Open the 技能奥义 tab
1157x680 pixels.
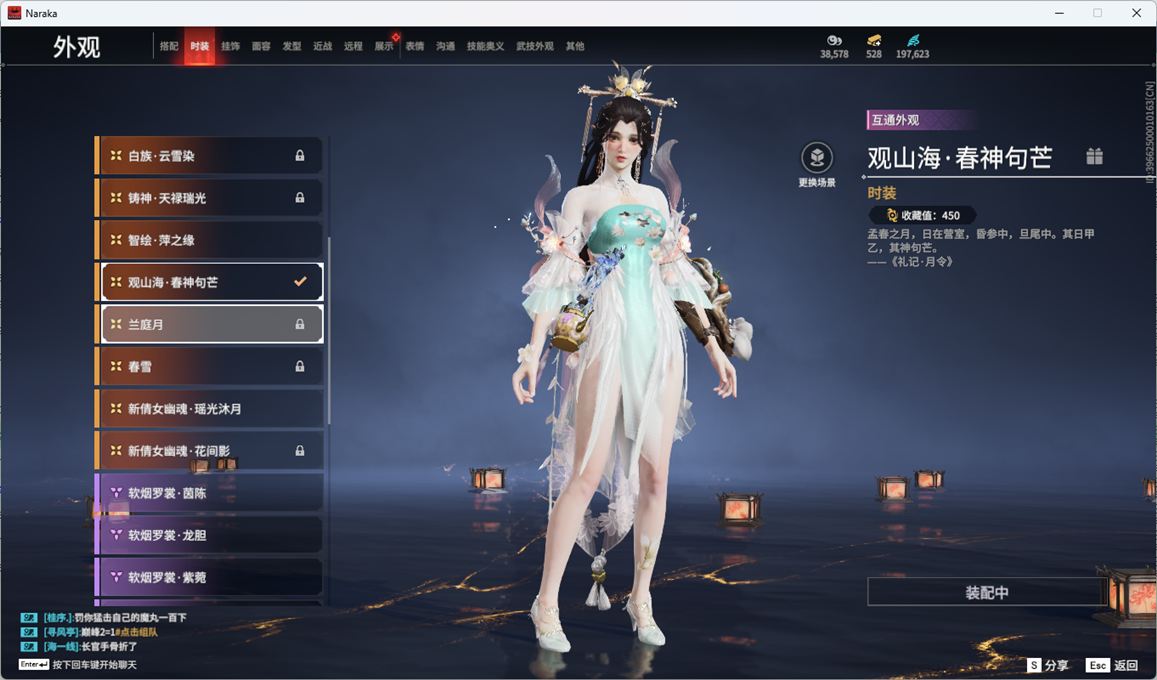click(485, 46)
